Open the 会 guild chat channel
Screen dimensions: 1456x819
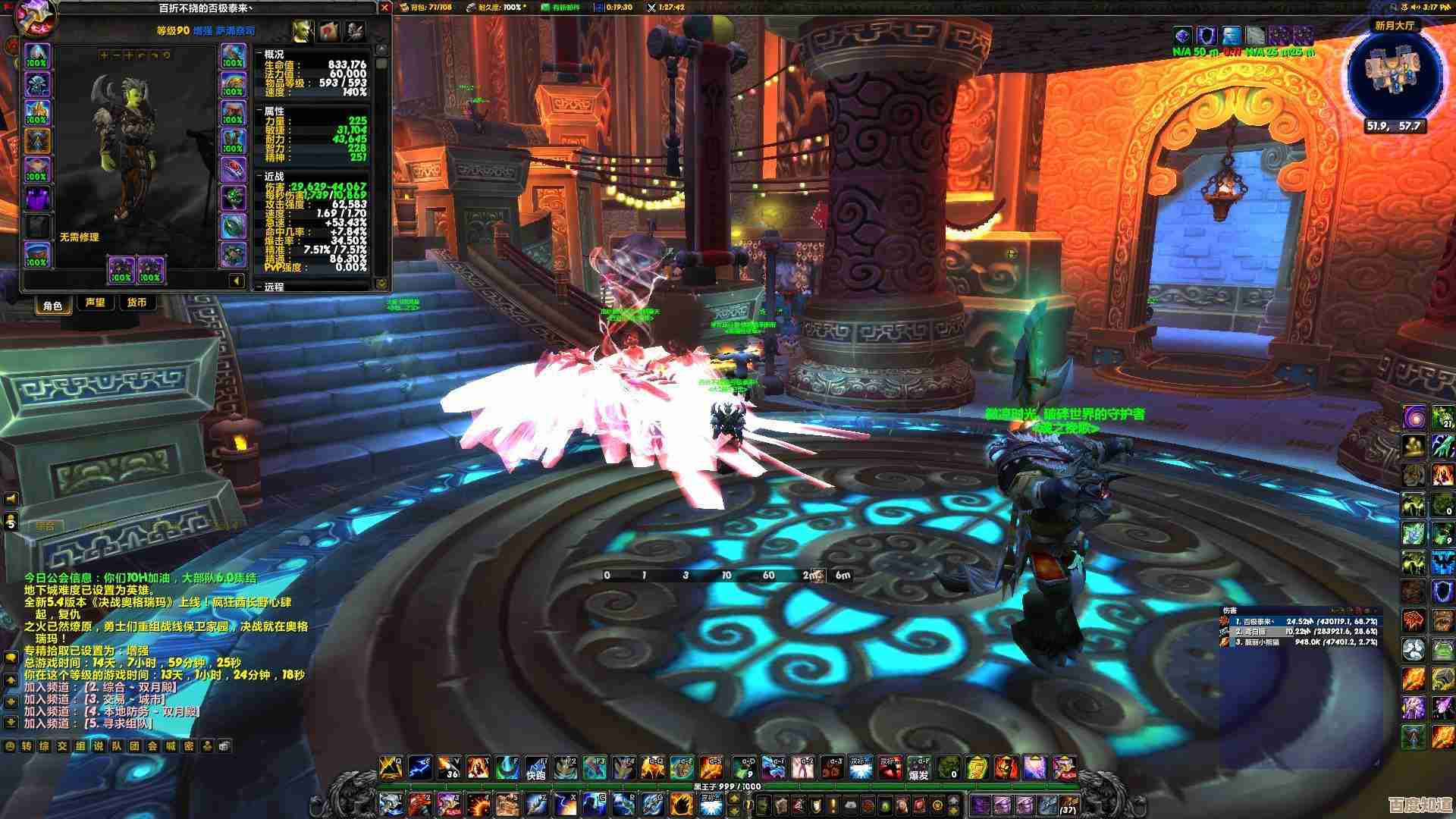point(153,746)
